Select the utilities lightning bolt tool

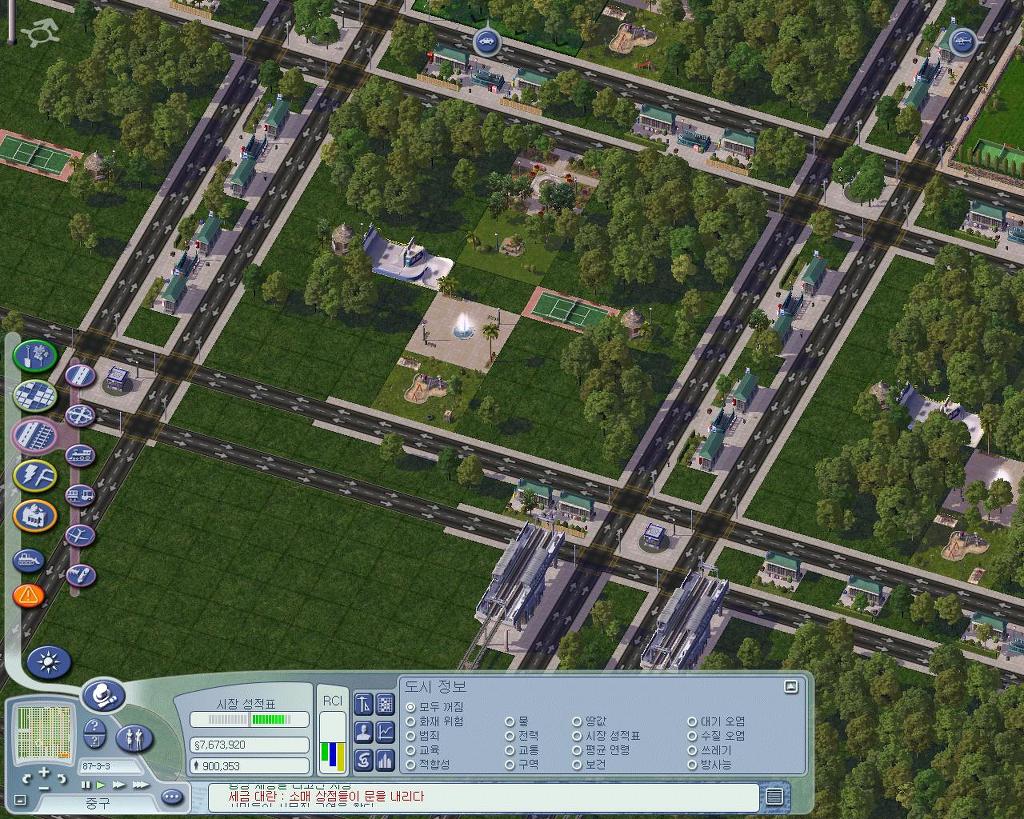point(34,474)
